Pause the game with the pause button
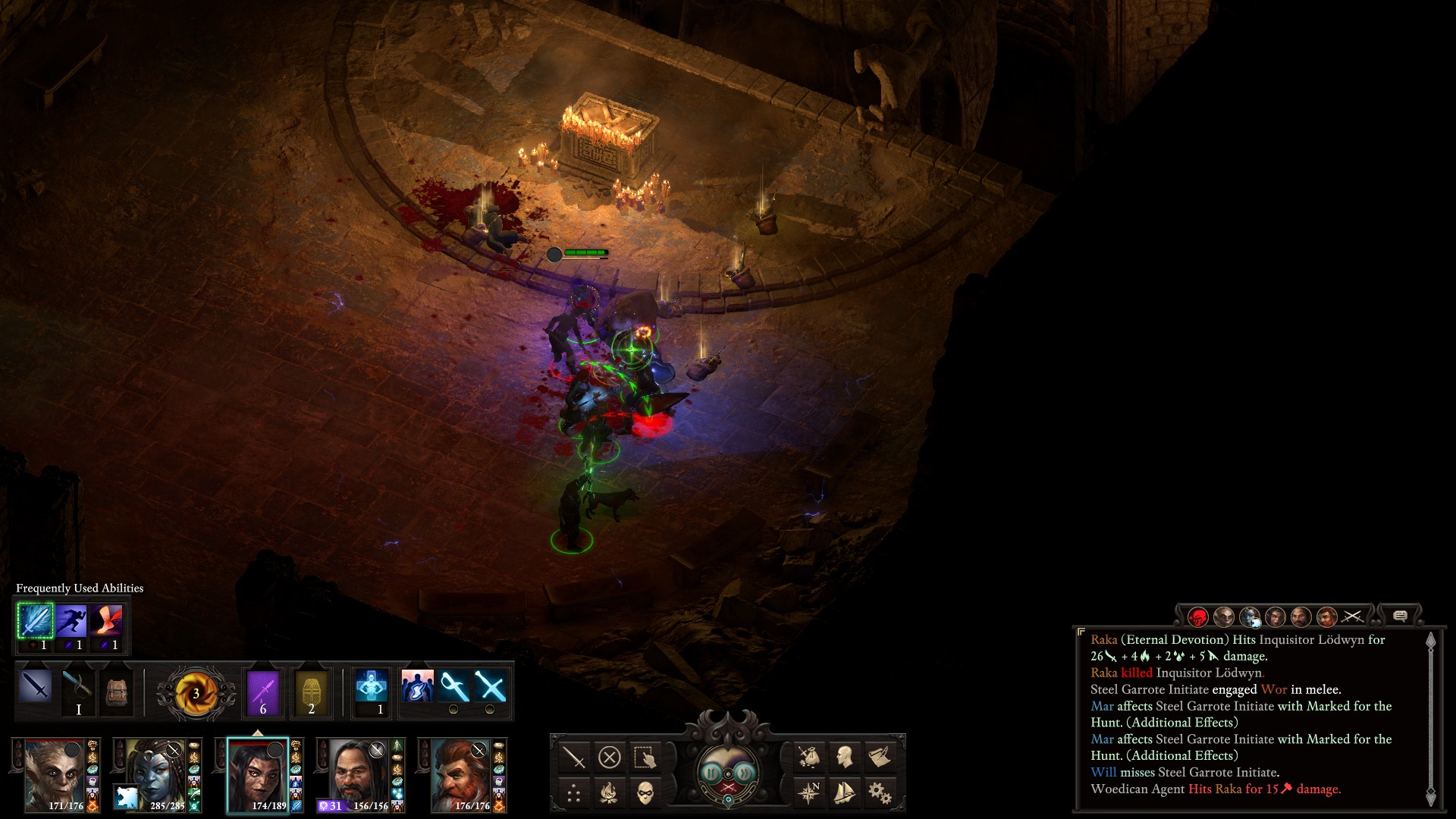Screen dimensions: 1456x819 click(711, 772)
